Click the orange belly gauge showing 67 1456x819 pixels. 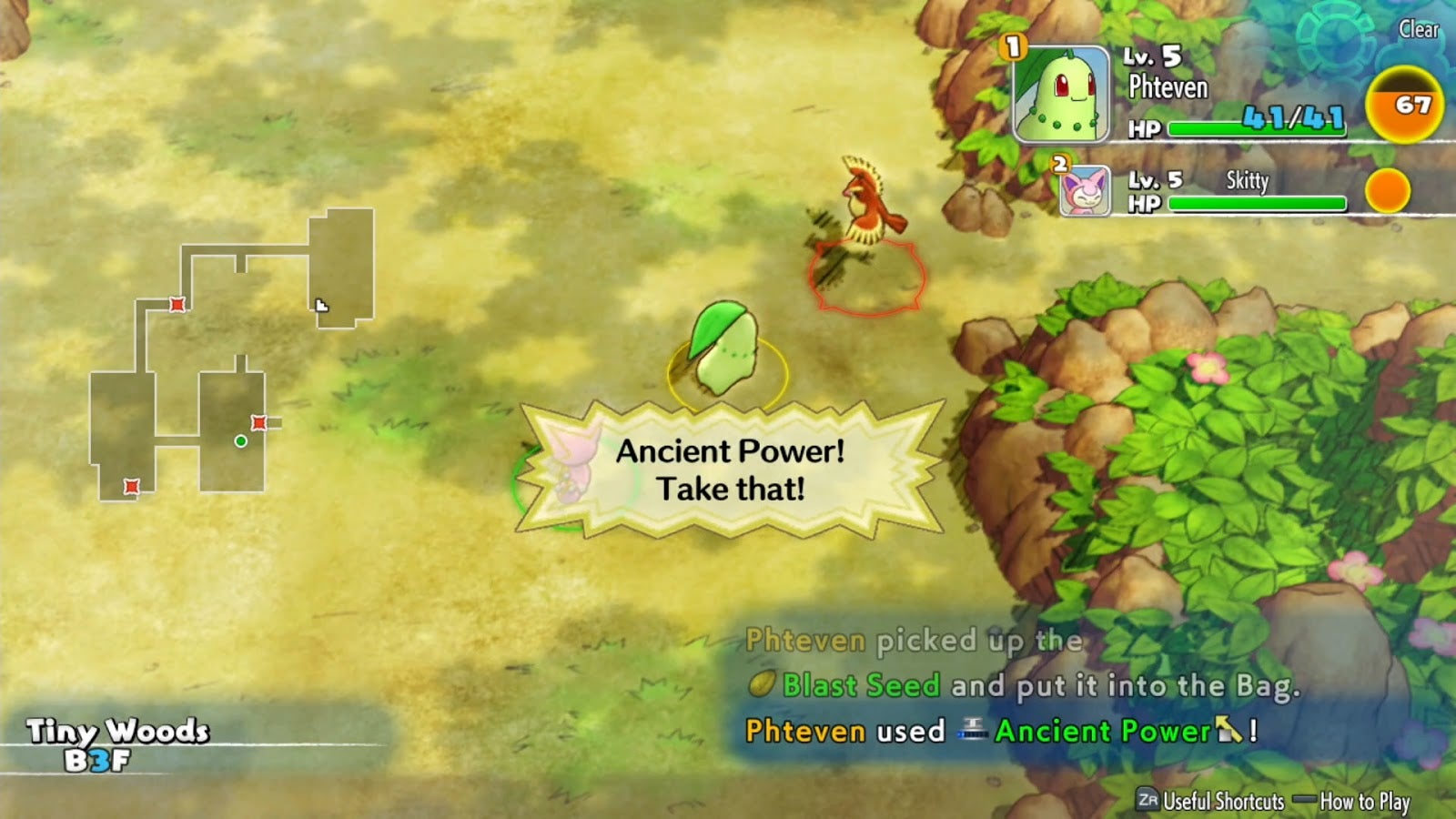click(1404, 106)
